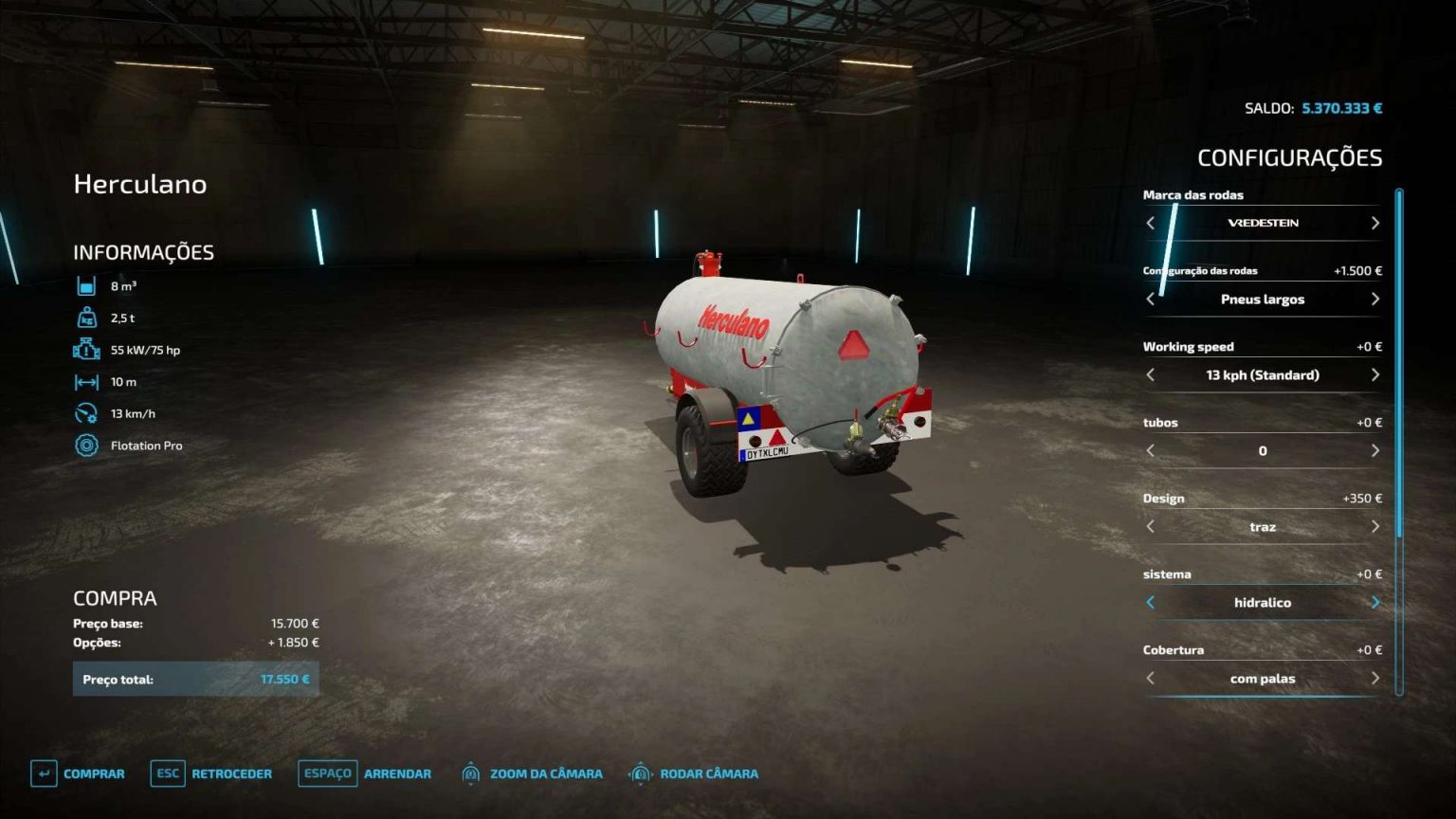Image resolution: width=1456 pixels, height=819 pixels.
Task: Click the camera zoom bell icon
Action: 469,773
